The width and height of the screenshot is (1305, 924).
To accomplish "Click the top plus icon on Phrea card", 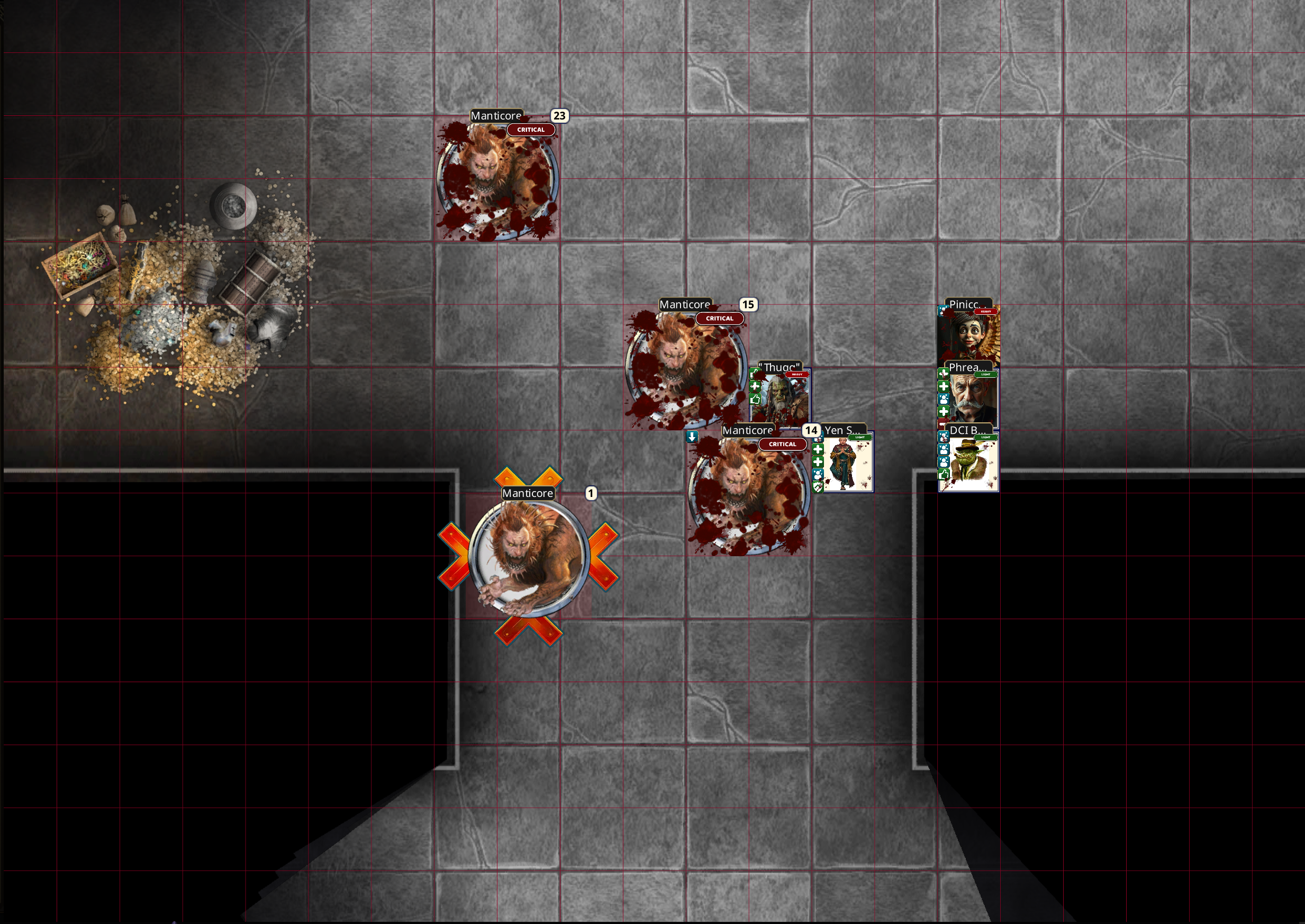I will (944, 373).
